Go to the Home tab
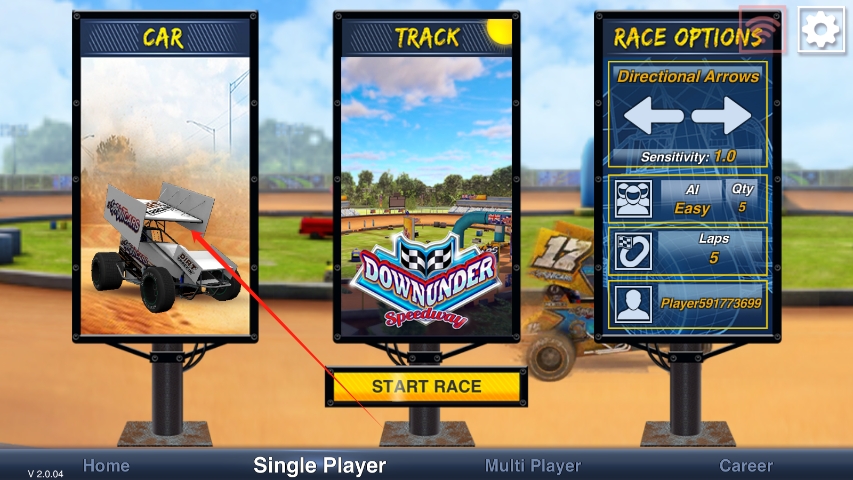This screenshot has width=853, height=480. click(x=106, y=465)
